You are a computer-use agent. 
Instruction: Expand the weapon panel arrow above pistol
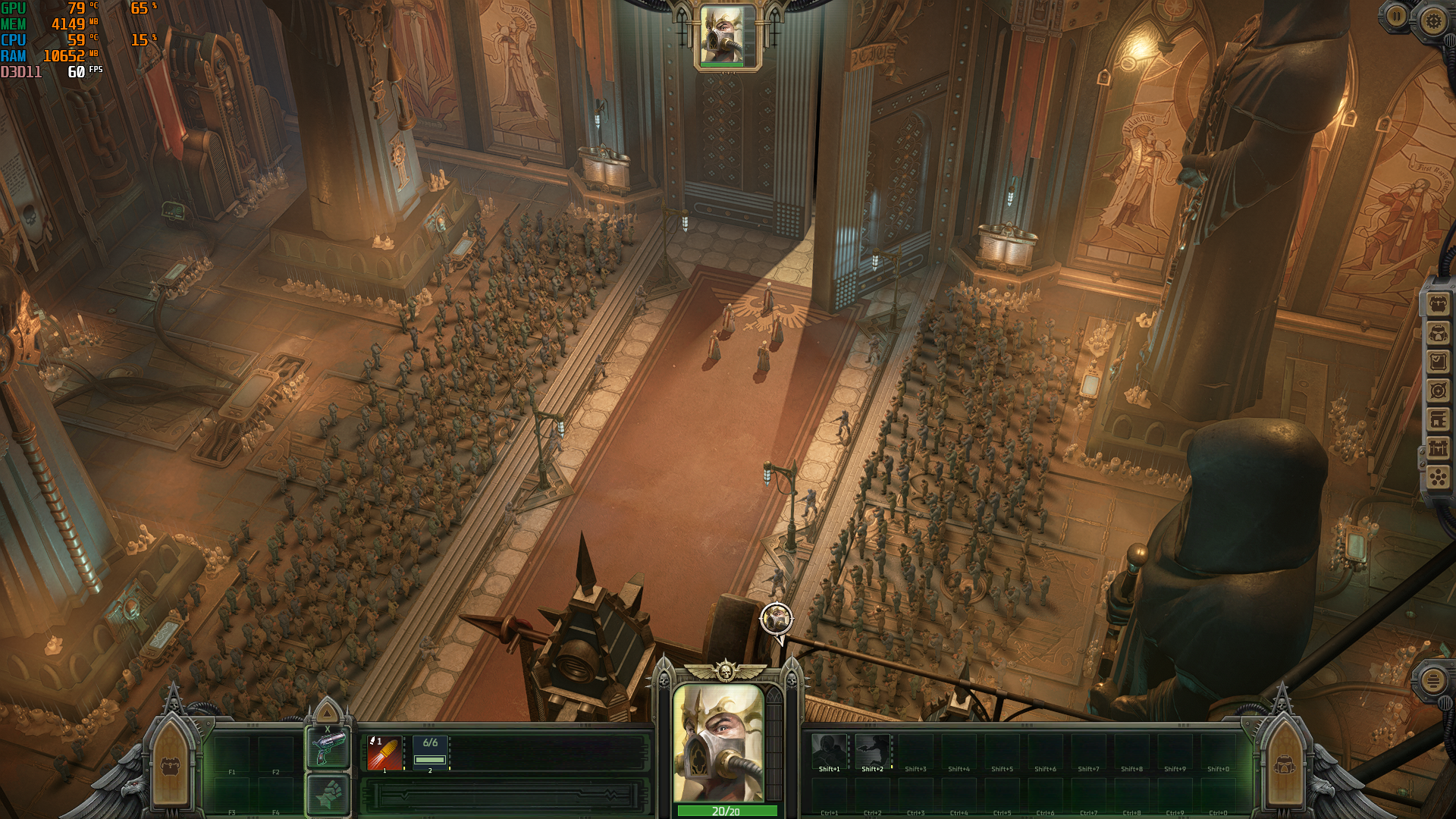(x=328, y=713)
